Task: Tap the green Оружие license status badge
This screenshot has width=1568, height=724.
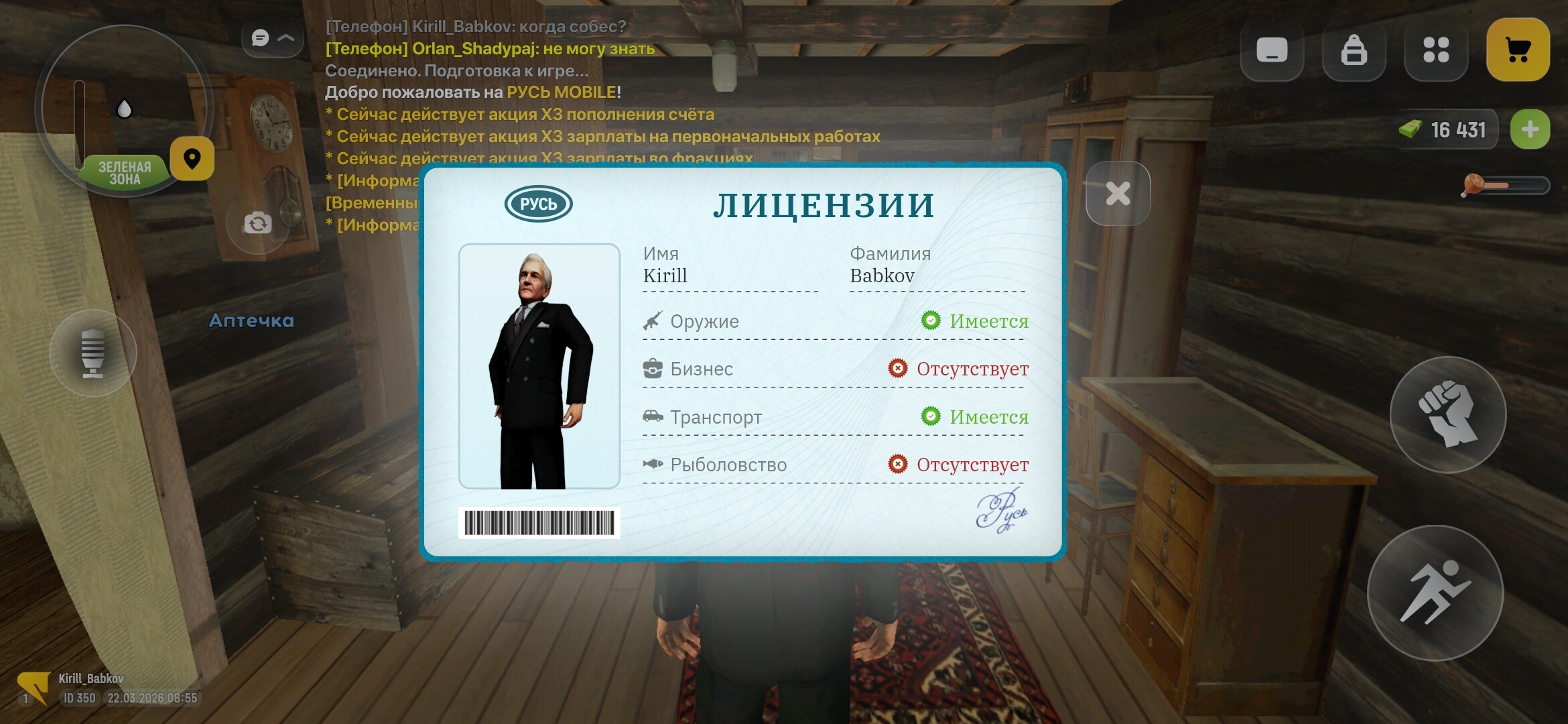Action: (x=932, y=321)
